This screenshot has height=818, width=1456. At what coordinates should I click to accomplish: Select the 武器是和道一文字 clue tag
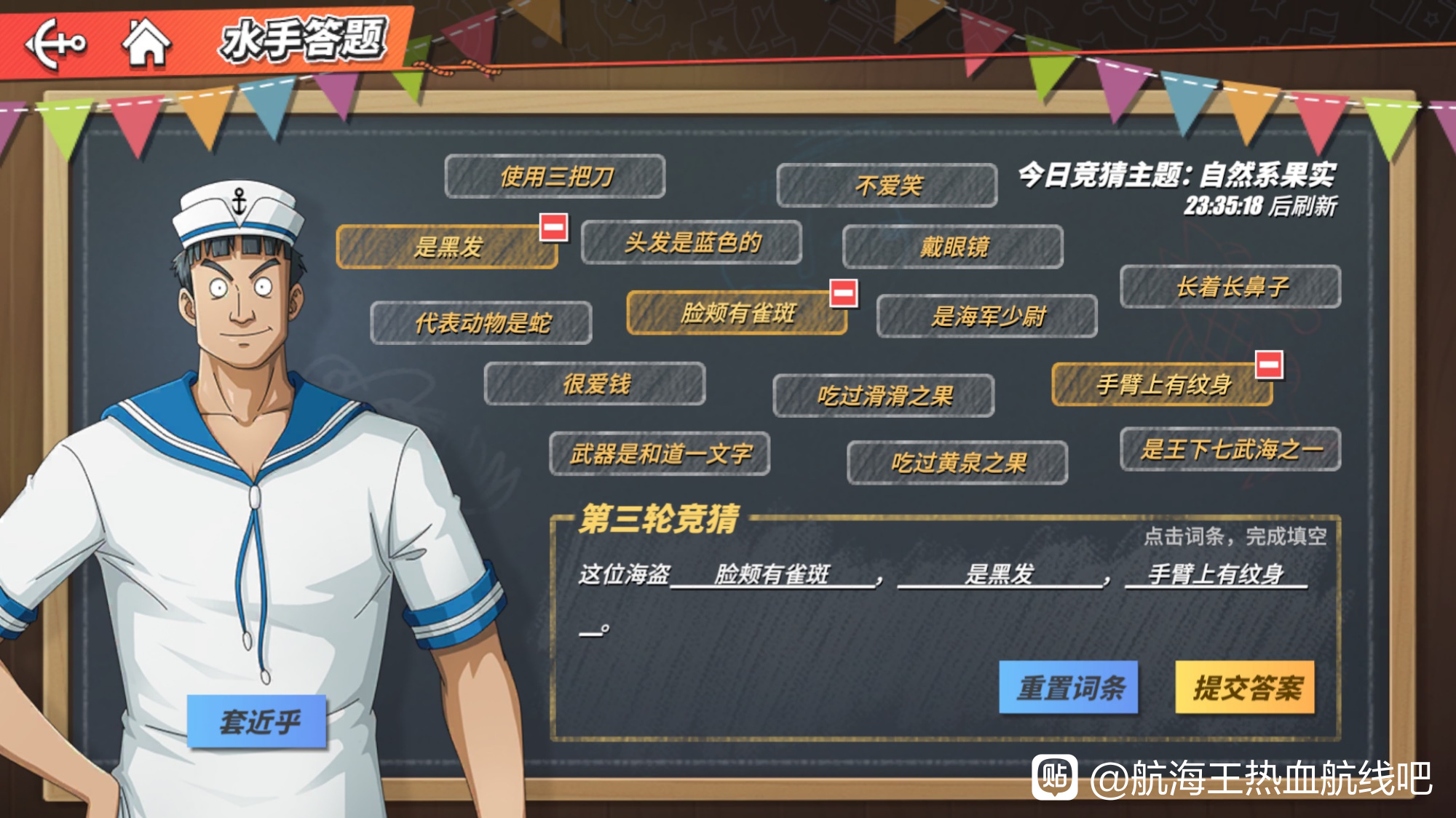(x=659, y=453)
